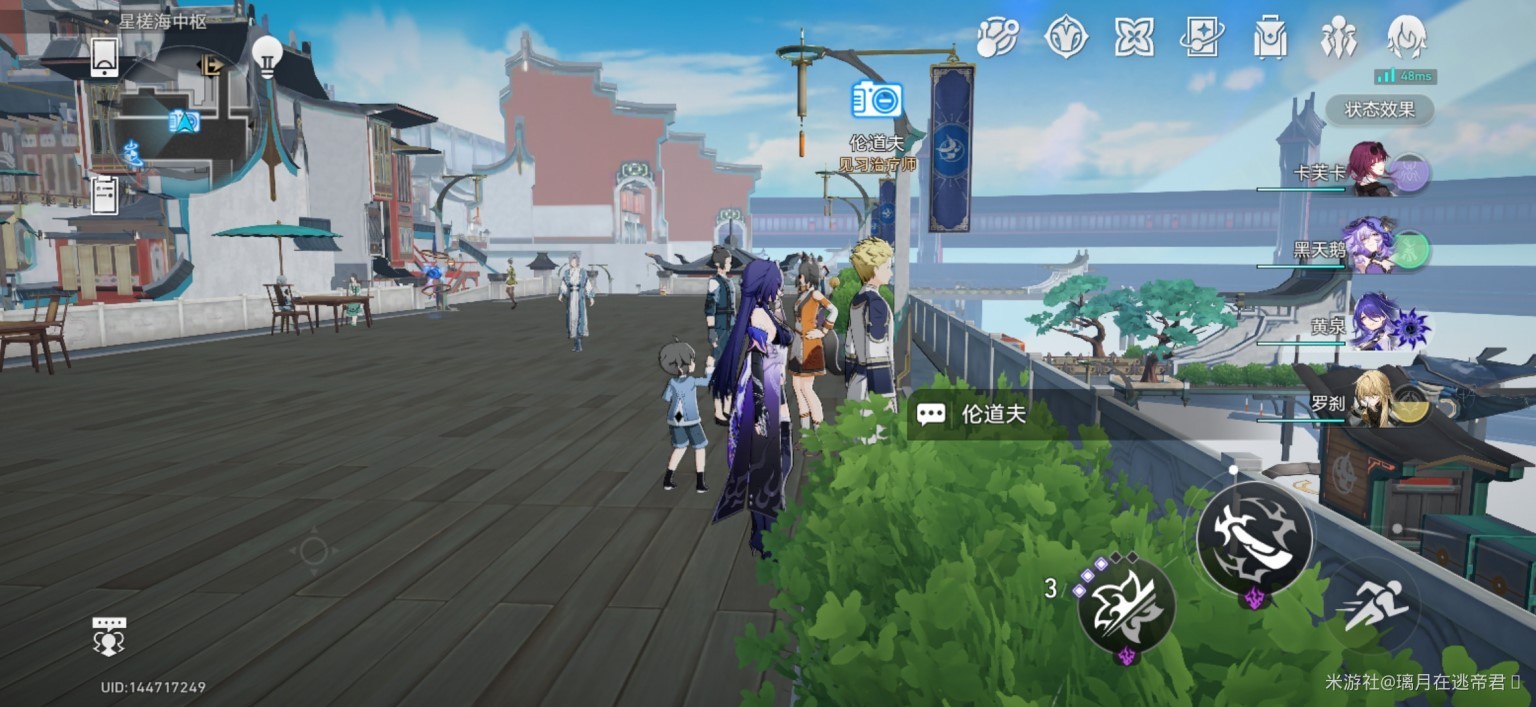Image resolution: width=1536 pixels, height=707 pixels.
Task: Open the backpack inventory icon
Action: tap(1270, 37)
